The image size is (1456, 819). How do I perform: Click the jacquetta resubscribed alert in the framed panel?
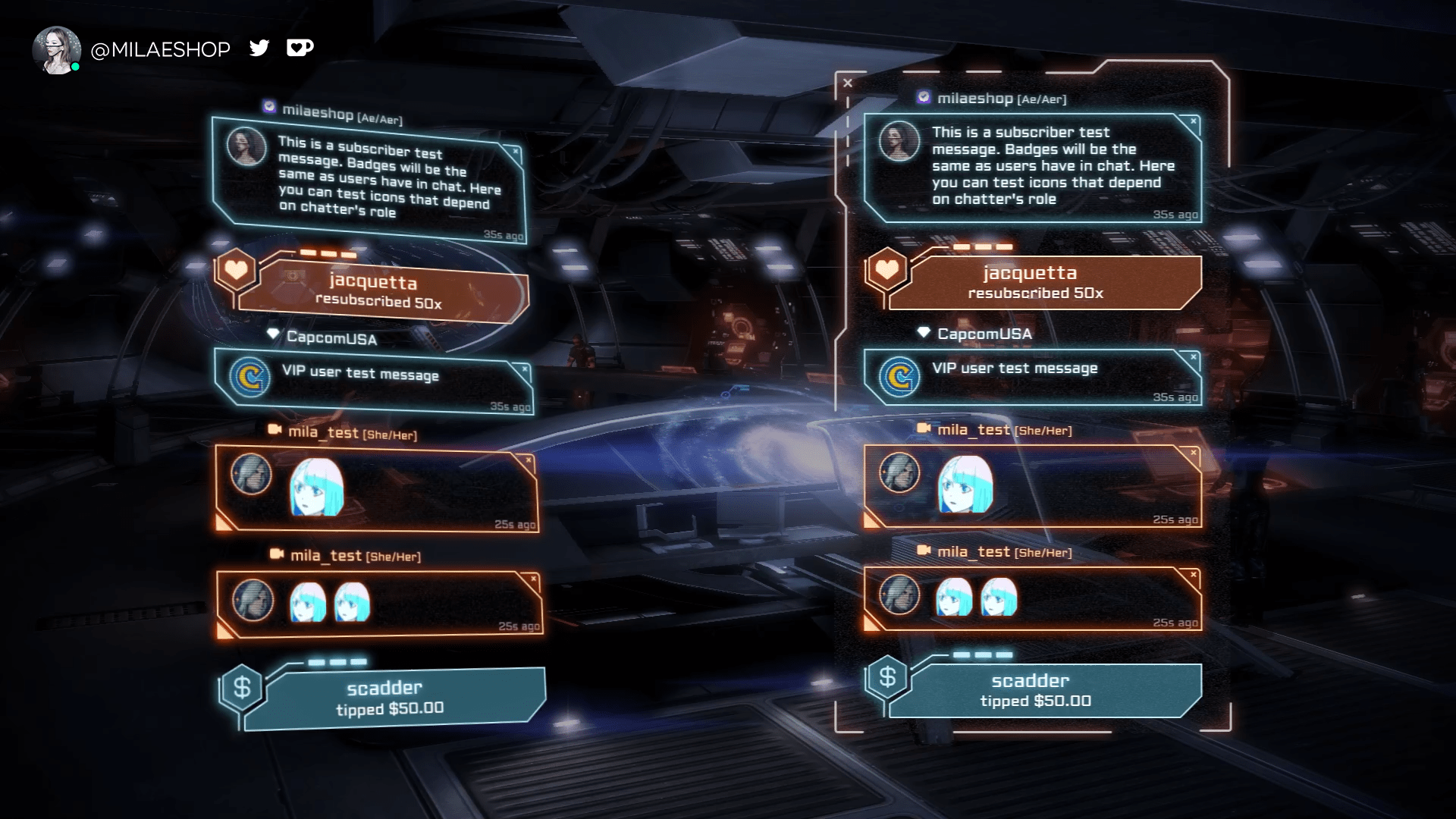[1045, 282]
